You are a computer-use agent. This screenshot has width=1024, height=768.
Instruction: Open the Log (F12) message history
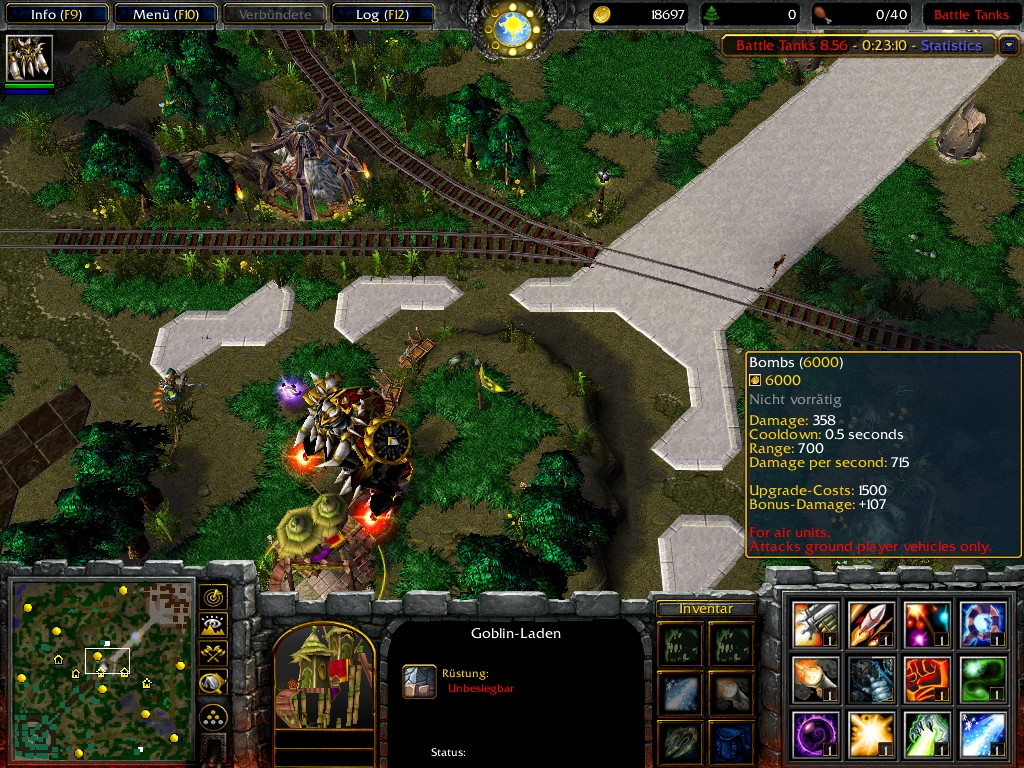click(x=381, y=15)
